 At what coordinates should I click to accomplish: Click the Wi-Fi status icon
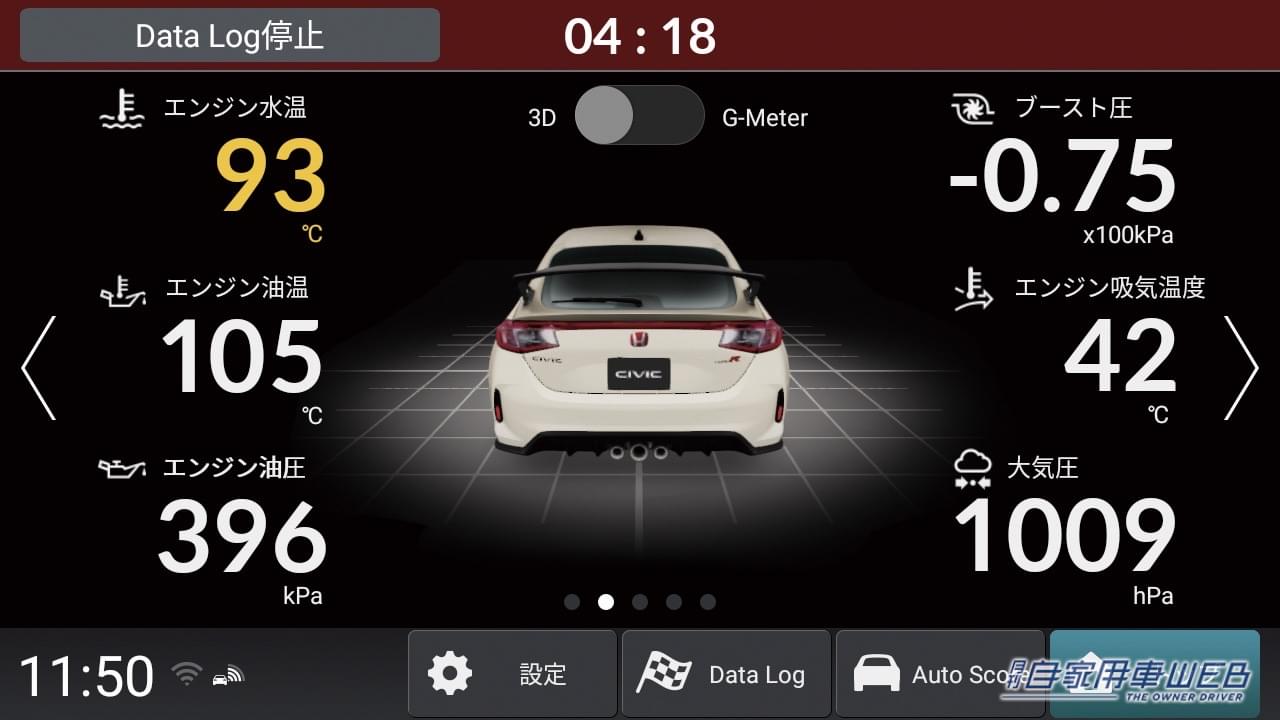tap(185, 673)
